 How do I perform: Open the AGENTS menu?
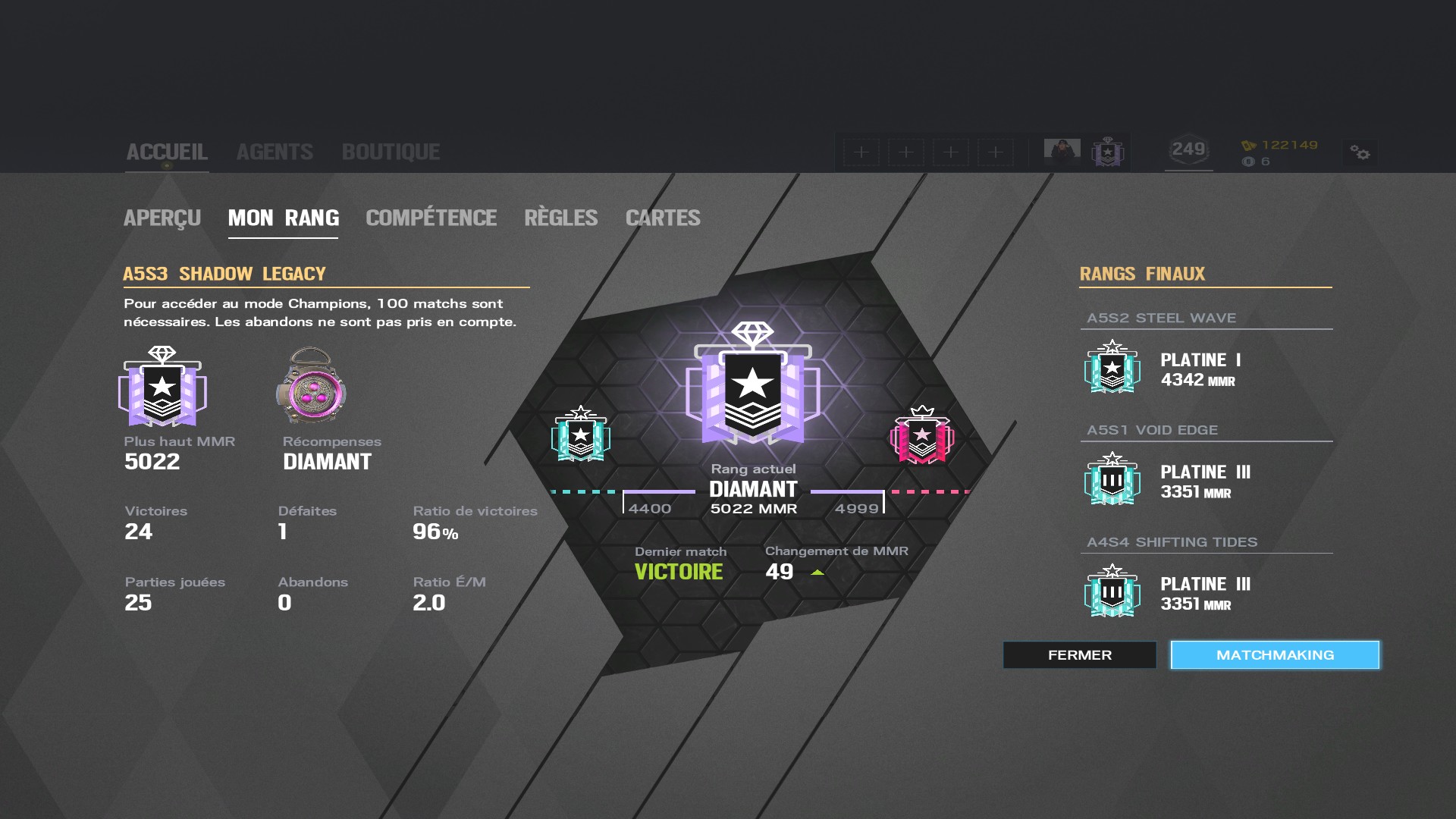[x=275, y=151]
